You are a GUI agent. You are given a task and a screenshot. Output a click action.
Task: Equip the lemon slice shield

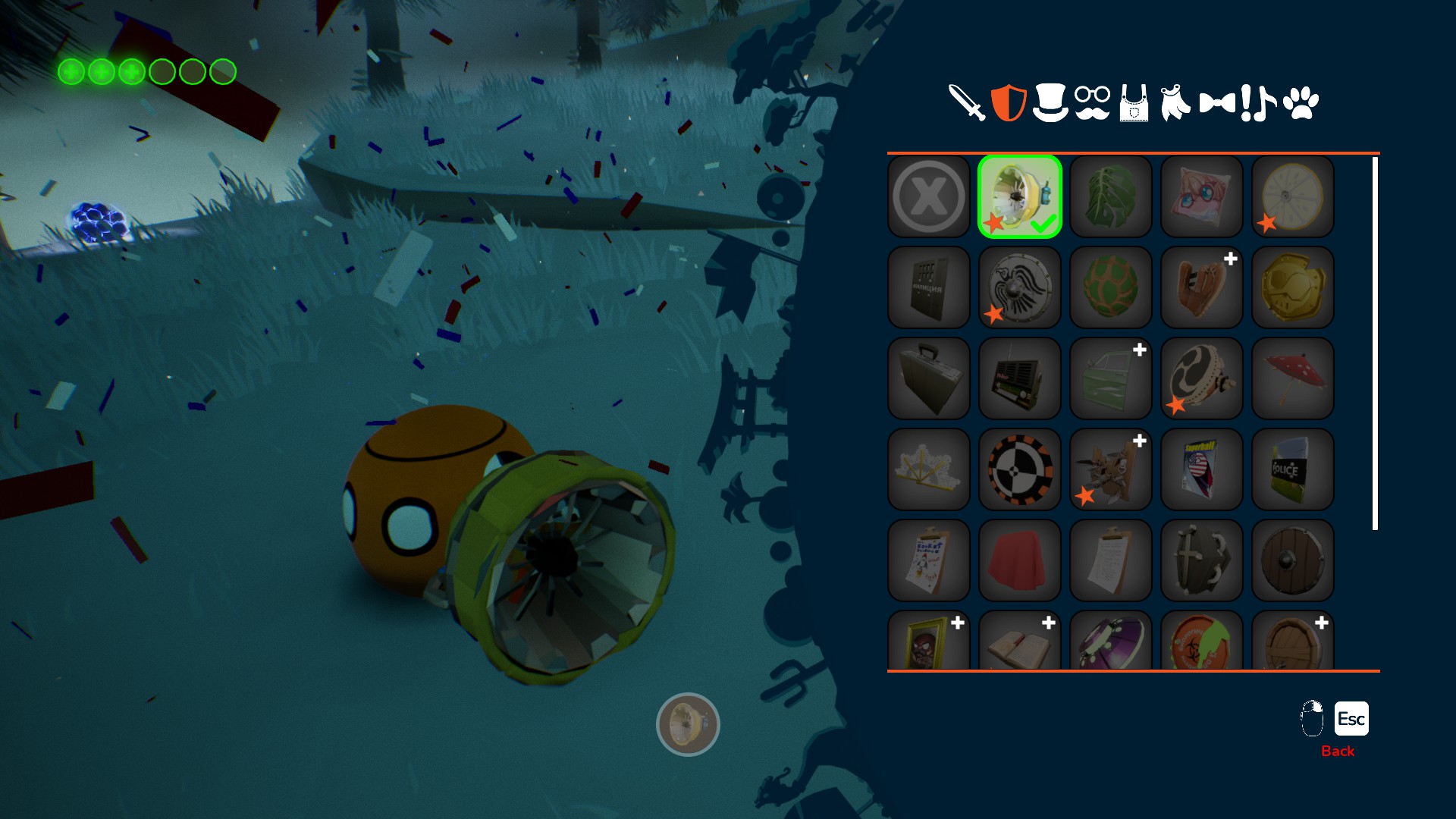point(1293,196)
